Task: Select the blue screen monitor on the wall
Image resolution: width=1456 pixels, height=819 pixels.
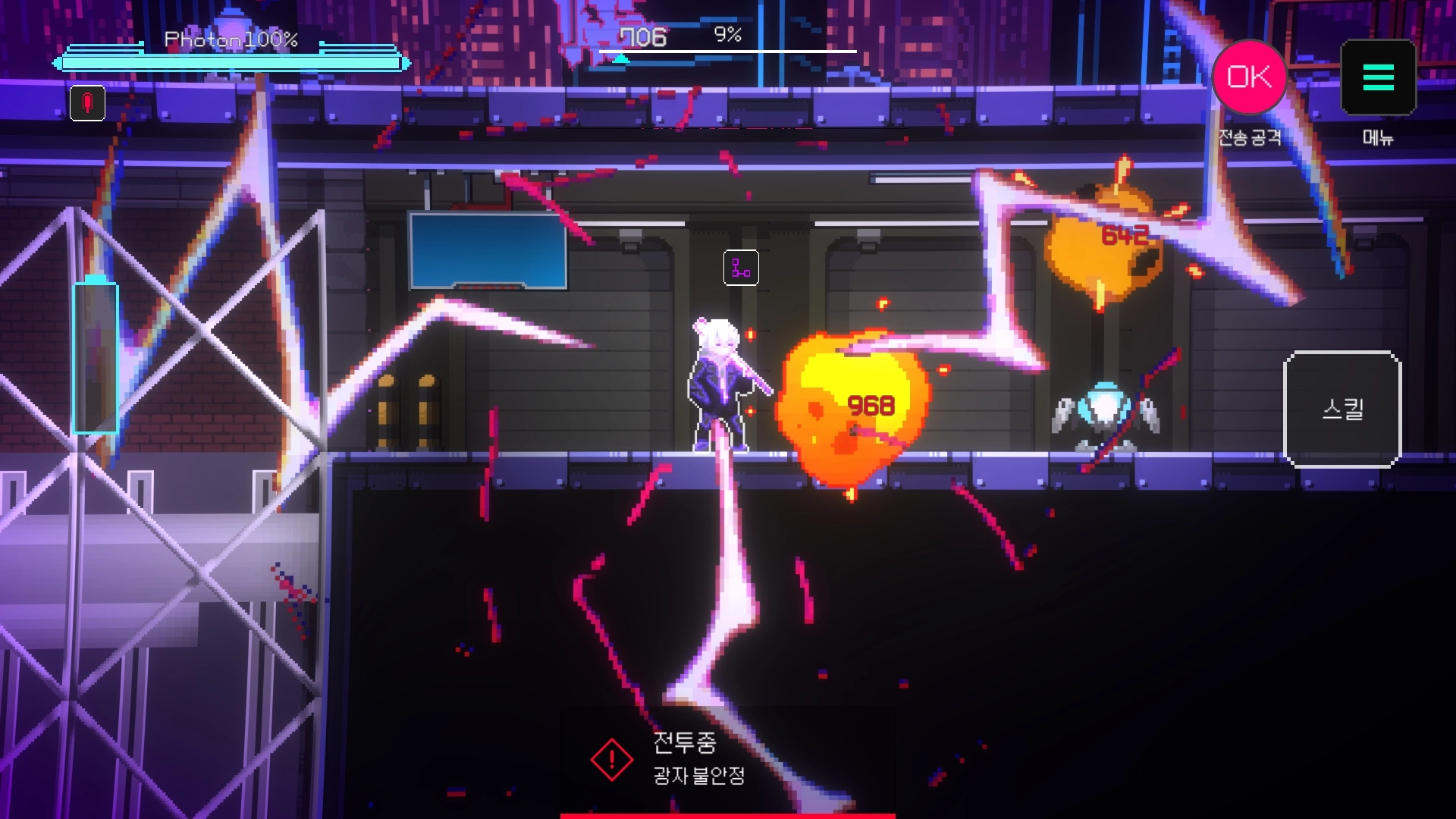Action: pos(489,250)
